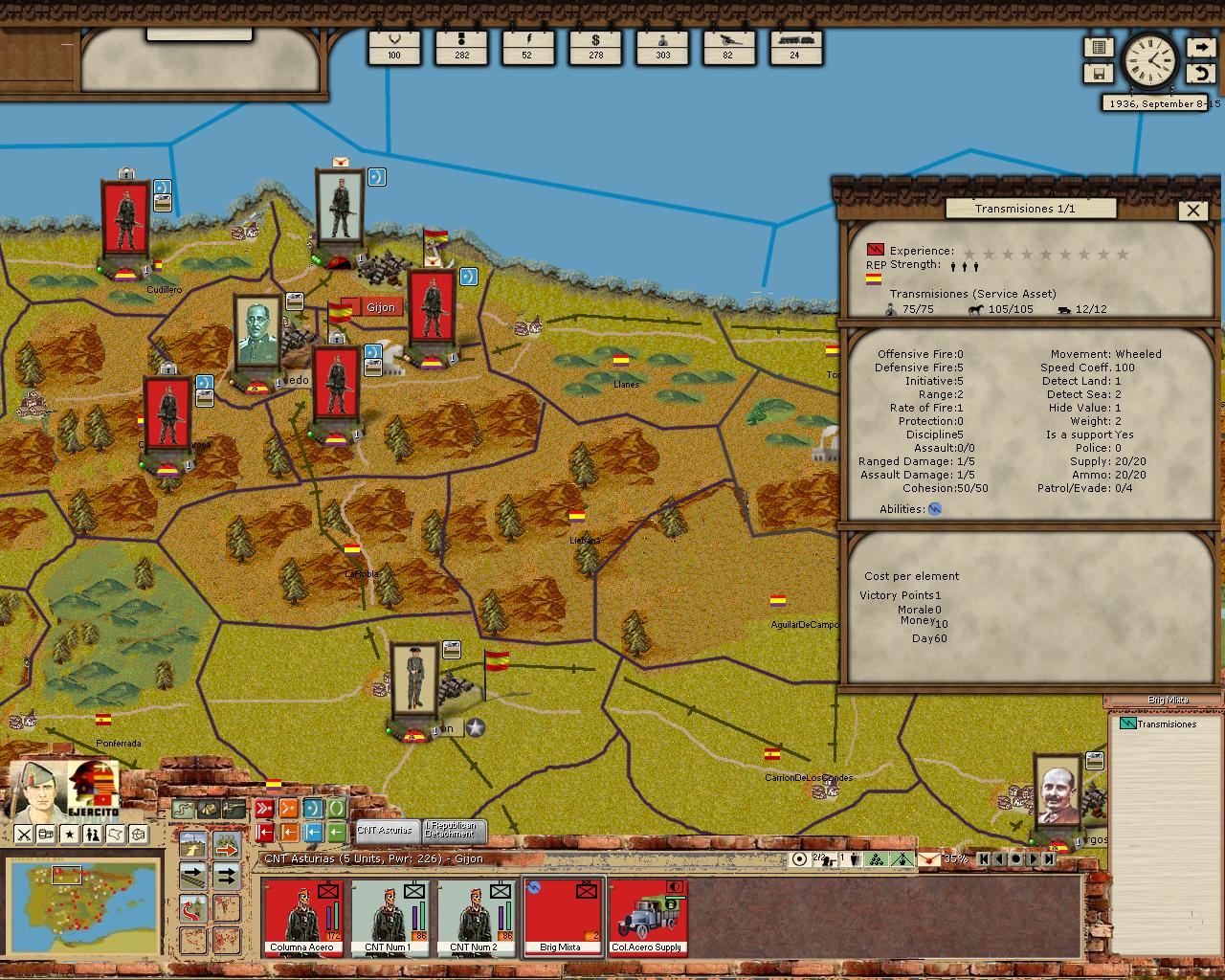Screen dimensions: 1225x980
Task: Pick the Col.Acero Supply truck card
Action: [647, 917]
